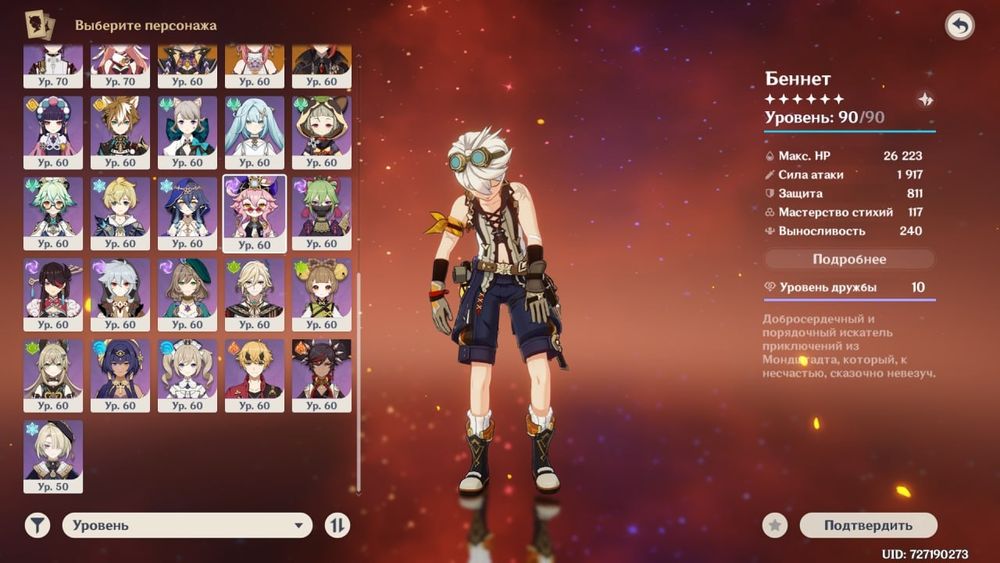This screenshot has height=563, width=1000.
Task: Pick Faruzan with long teal twin-tails
Action: pos(254,131)
